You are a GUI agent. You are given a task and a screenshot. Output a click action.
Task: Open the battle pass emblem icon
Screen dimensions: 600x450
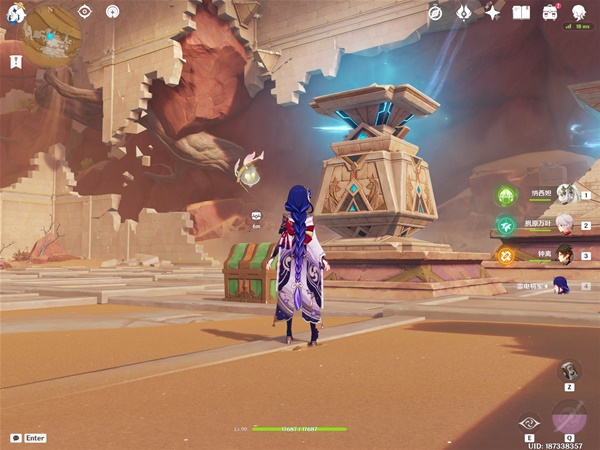[x=464, y=12]
